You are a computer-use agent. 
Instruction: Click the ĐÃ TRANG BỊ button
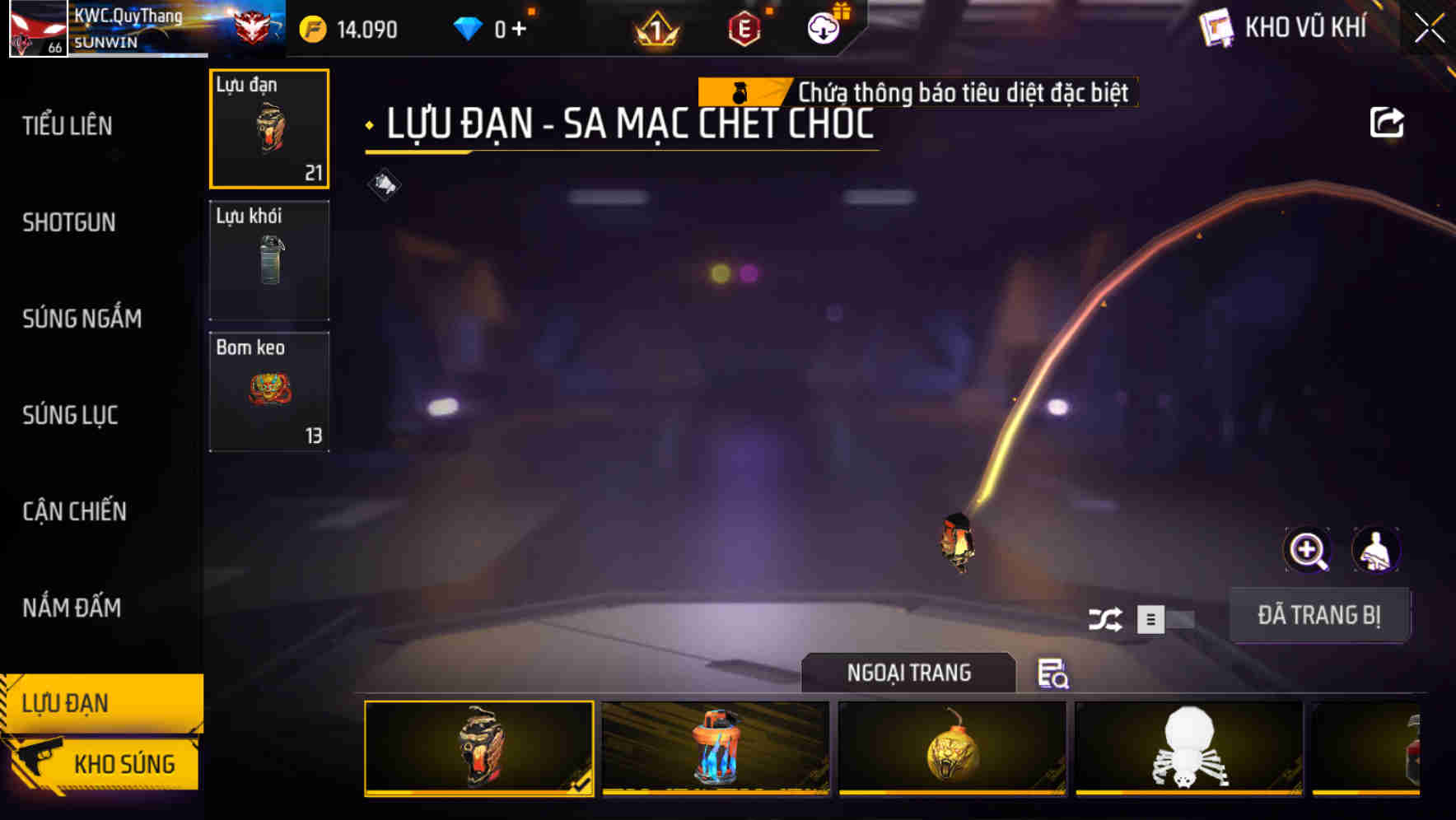coord(1320,614)
